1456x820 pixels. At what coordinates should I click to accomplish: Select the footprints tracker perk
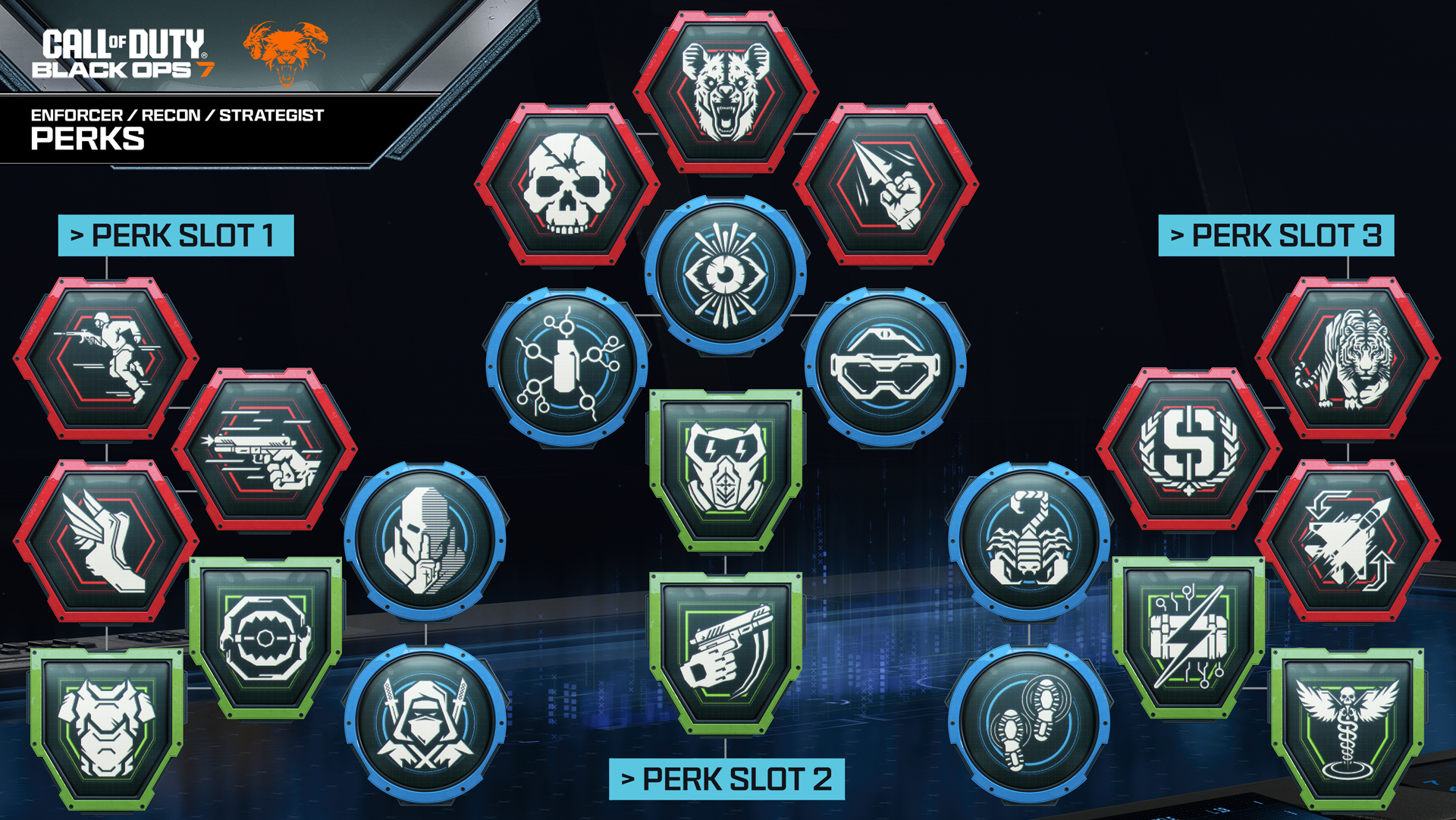click(1029, 723)
